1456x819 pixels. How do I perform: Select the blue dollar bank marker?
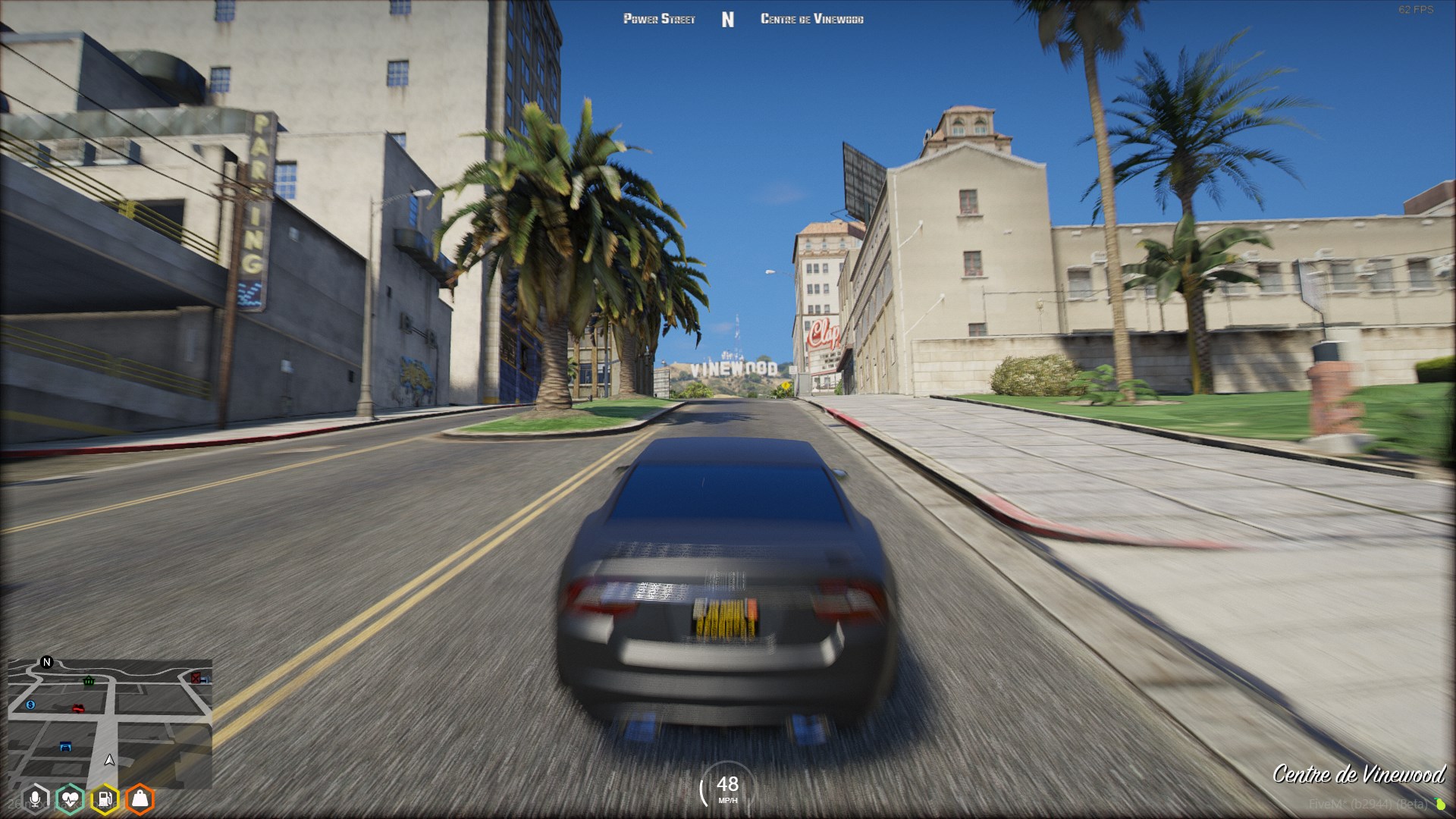[30, 705]
